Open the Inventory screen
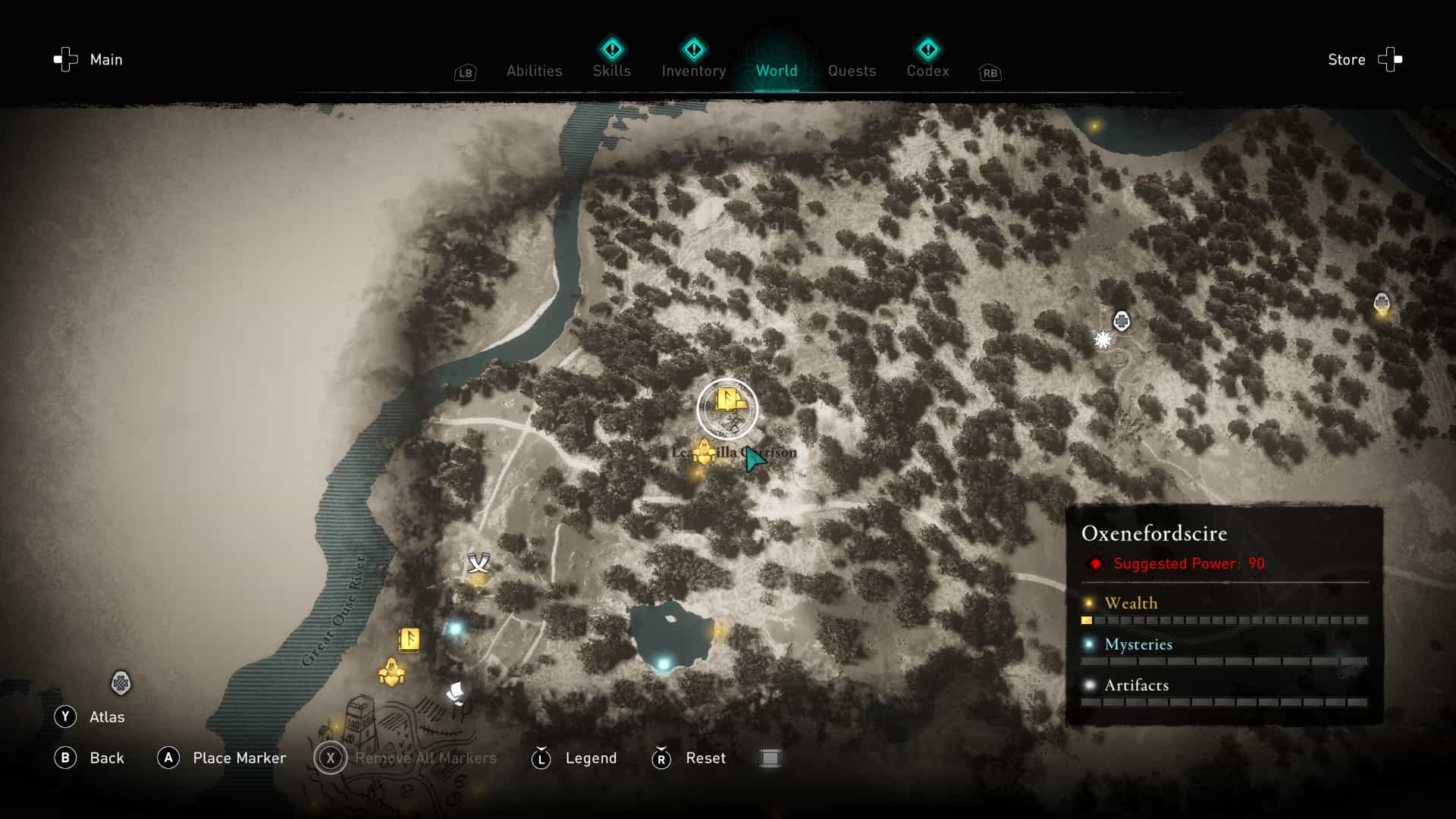1456x819 pixels. (x=693, y=71)
